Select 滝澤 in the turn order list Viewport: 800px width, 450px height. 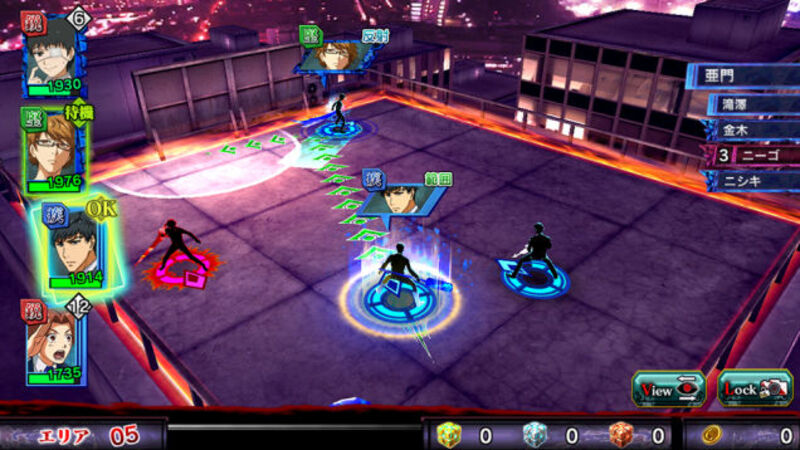752,103
